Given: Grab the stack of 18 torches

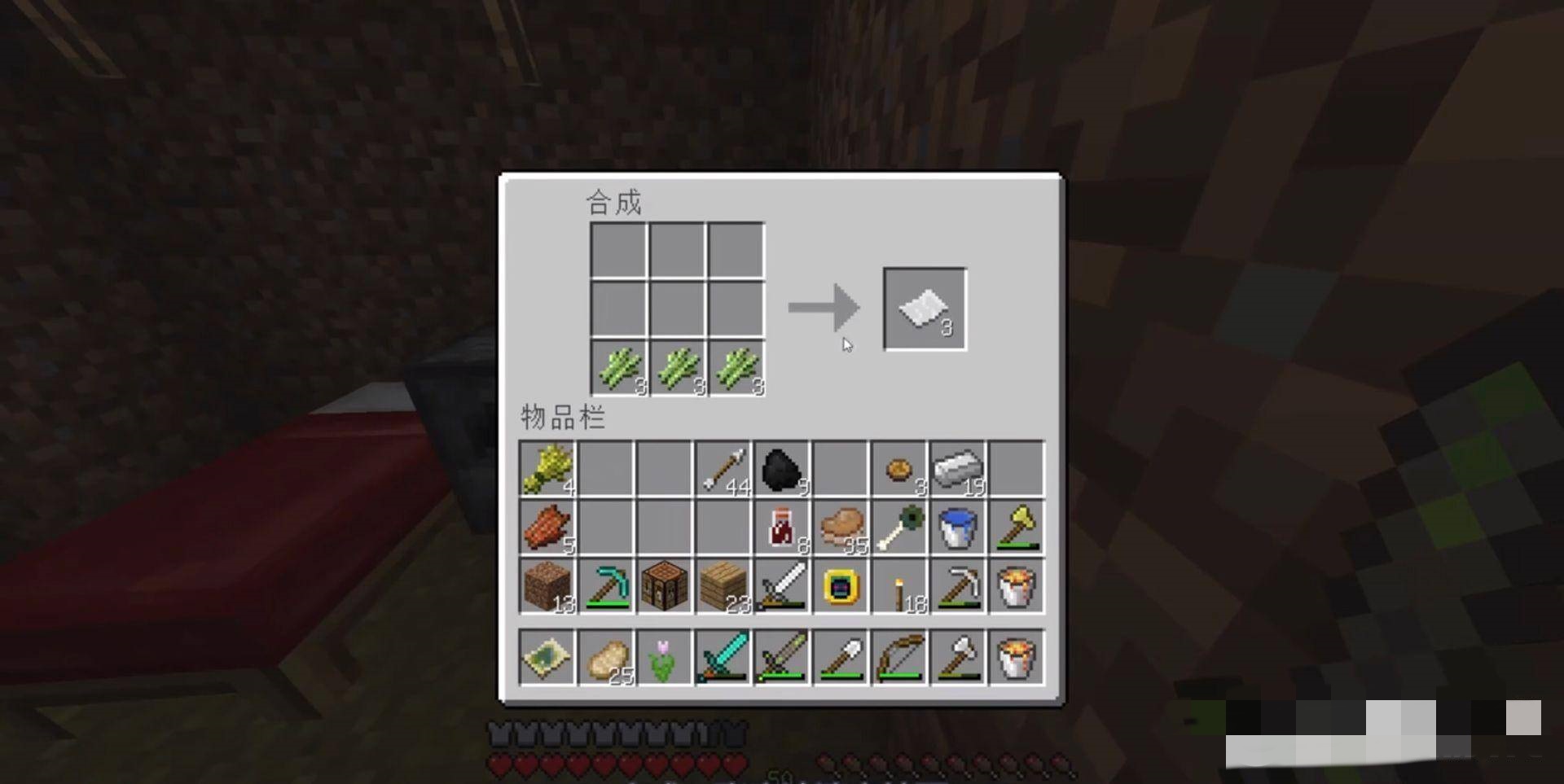Looking at the screenshot, I should [x=898, y=586].
